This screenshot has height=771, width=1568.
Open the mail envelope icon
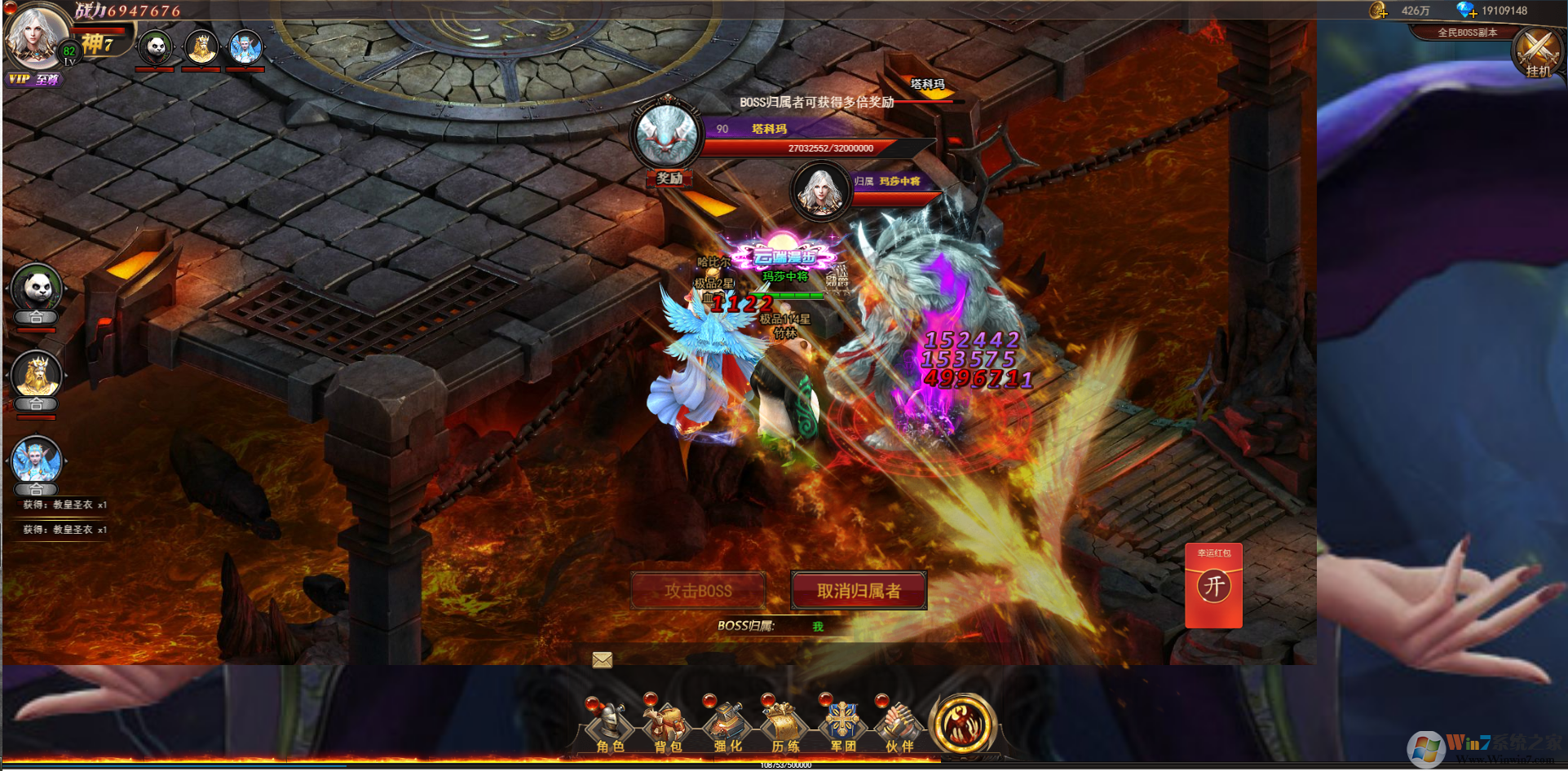[603, 659]
